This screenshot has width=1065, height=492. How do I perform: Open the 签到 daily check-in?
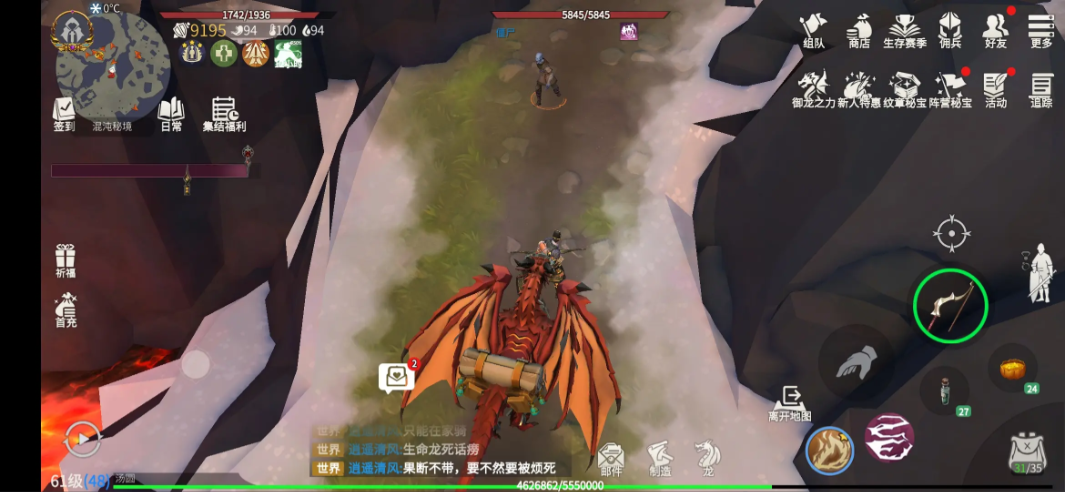click(65, 114)
